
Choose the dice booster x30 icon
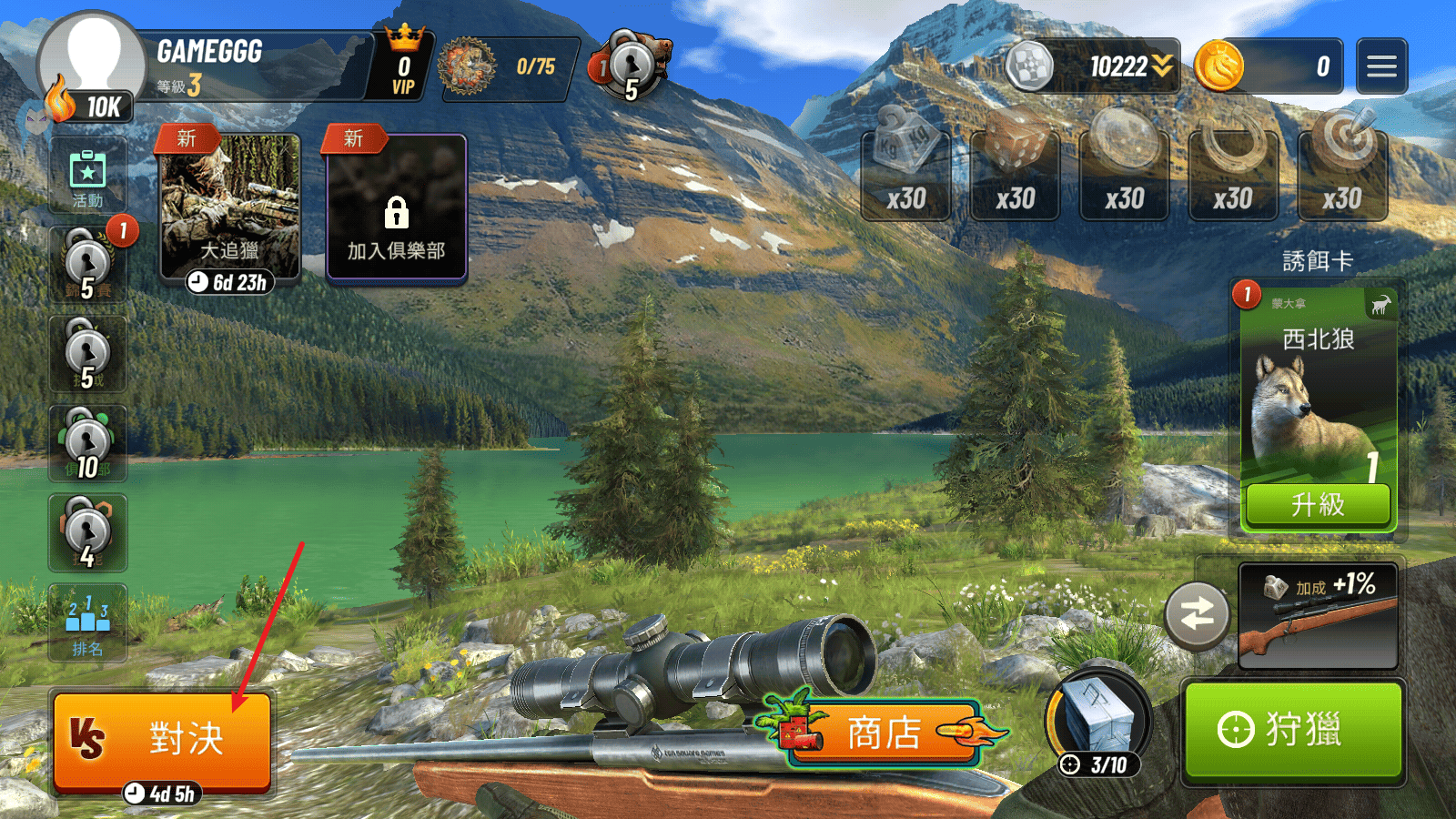click(x=1015, y=173)
